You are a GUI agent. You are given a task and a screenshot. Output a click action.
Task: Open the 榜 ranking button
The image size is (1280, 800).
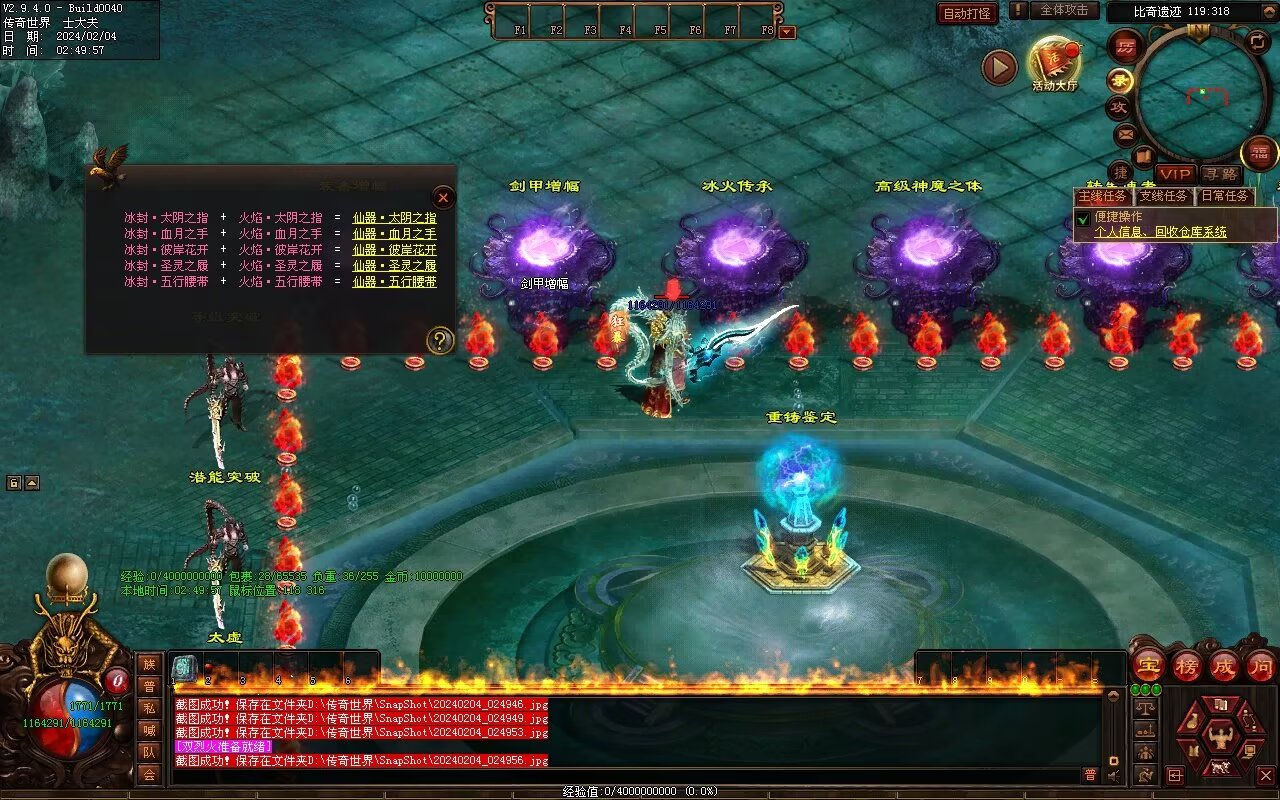1187,664
